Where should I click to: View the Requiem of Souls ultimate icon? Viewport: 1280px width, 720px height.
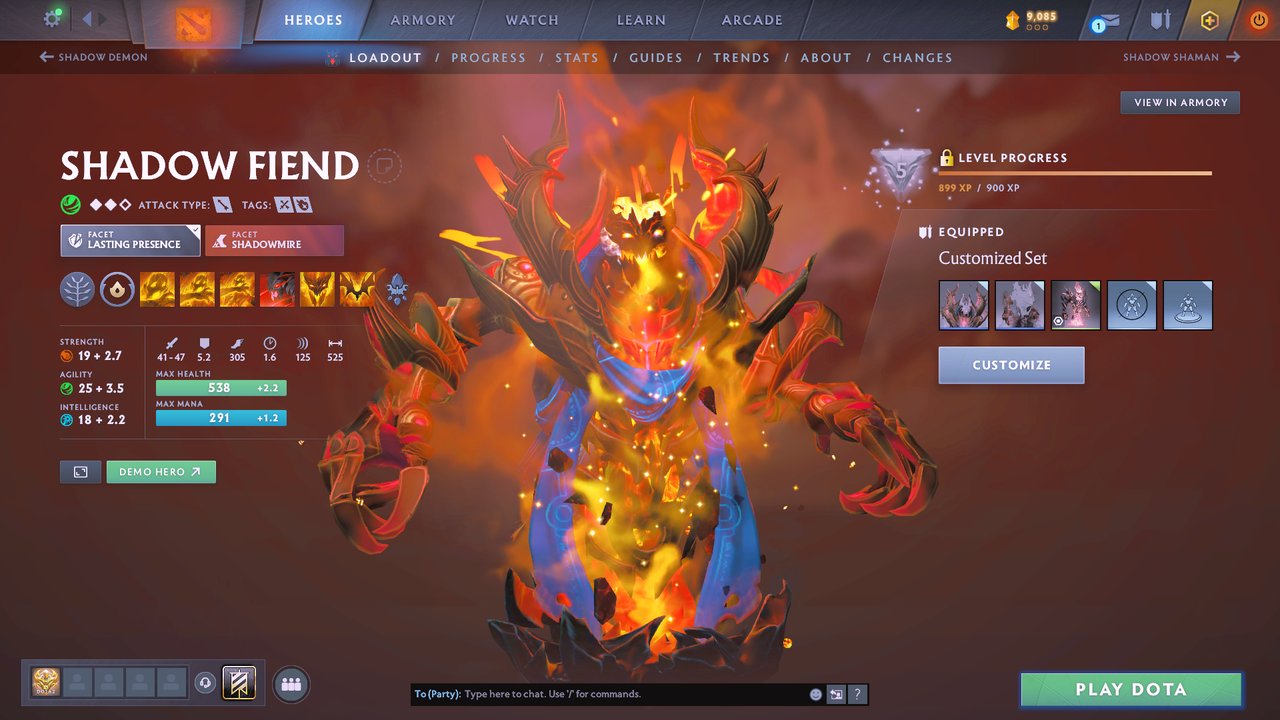point(357,289)
